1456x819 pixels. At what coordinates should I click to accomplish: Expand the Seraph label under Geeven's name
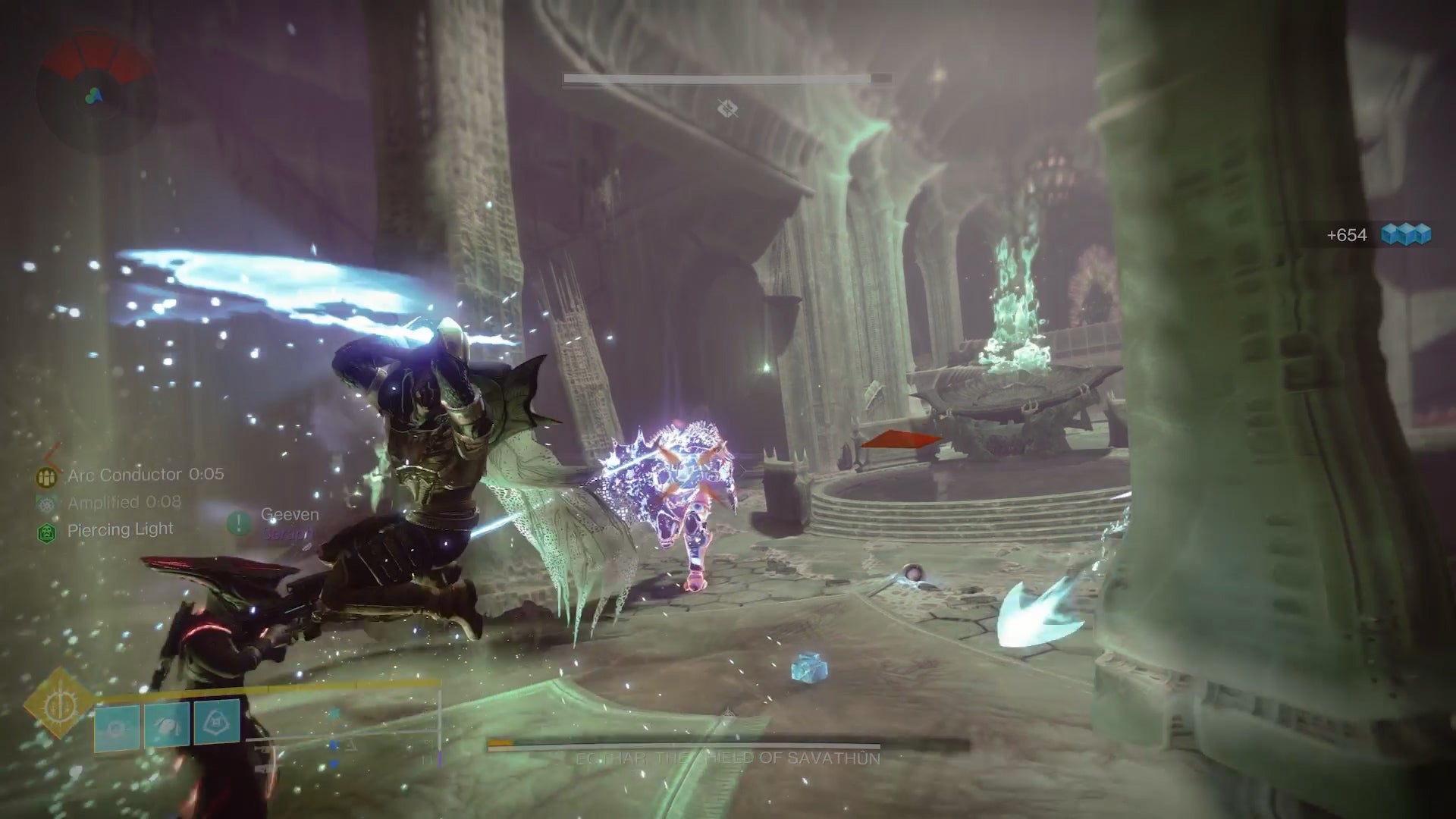[x=290, y=533]
